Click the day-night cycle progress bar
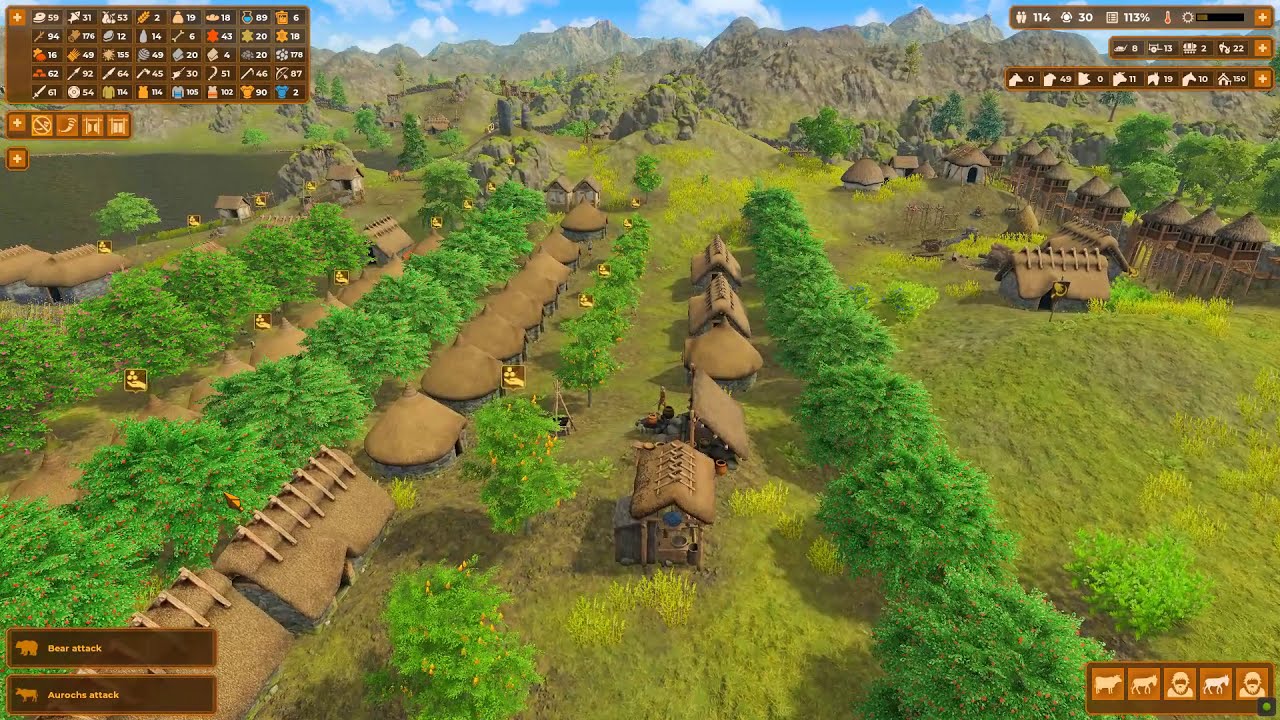Image resolution: width=1280 pixels, height=720 pixels. pyautogui.click(x=1219, y=17)
